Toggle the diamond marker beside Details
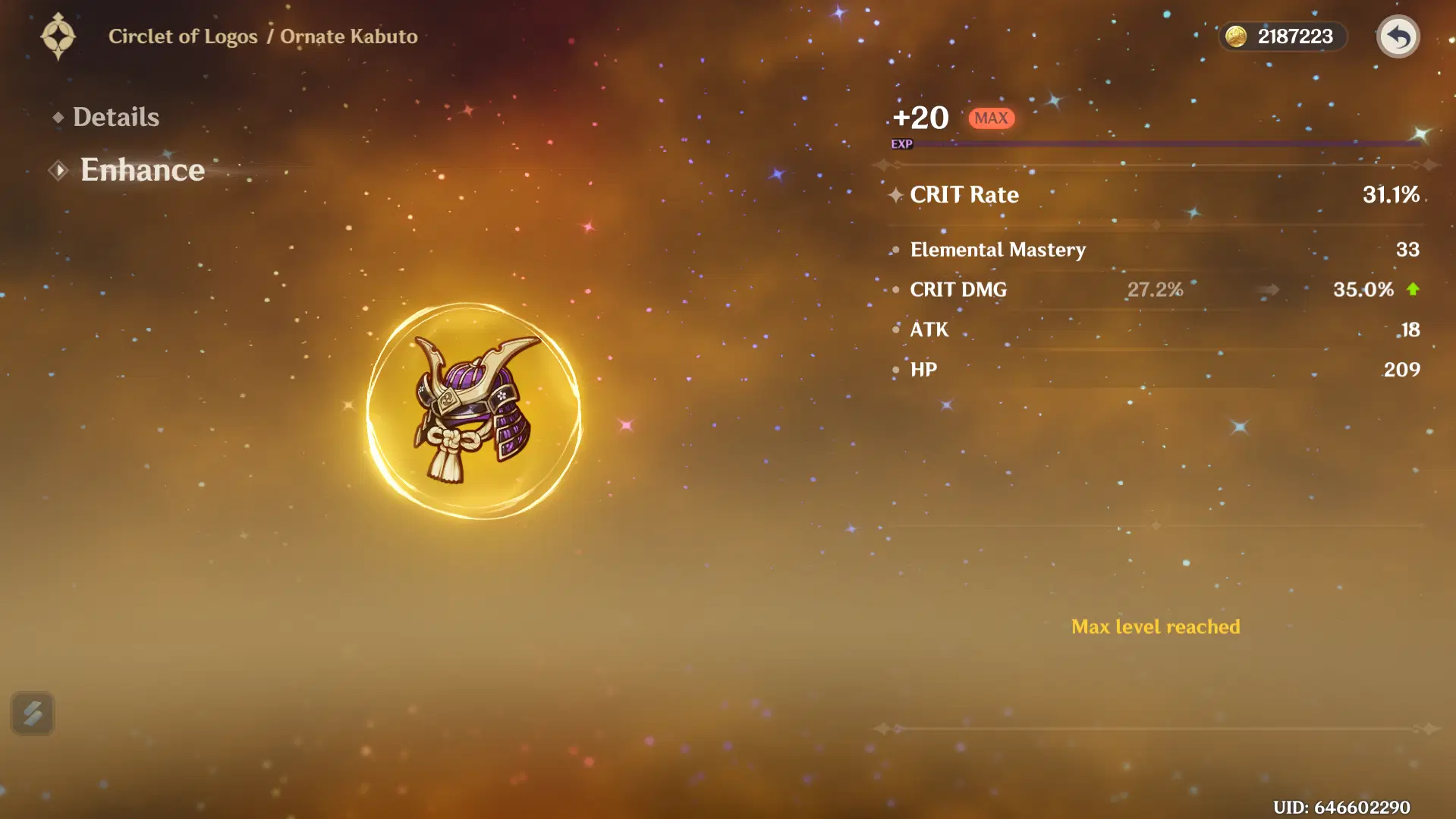1456x819 pixels. point(58,116)
